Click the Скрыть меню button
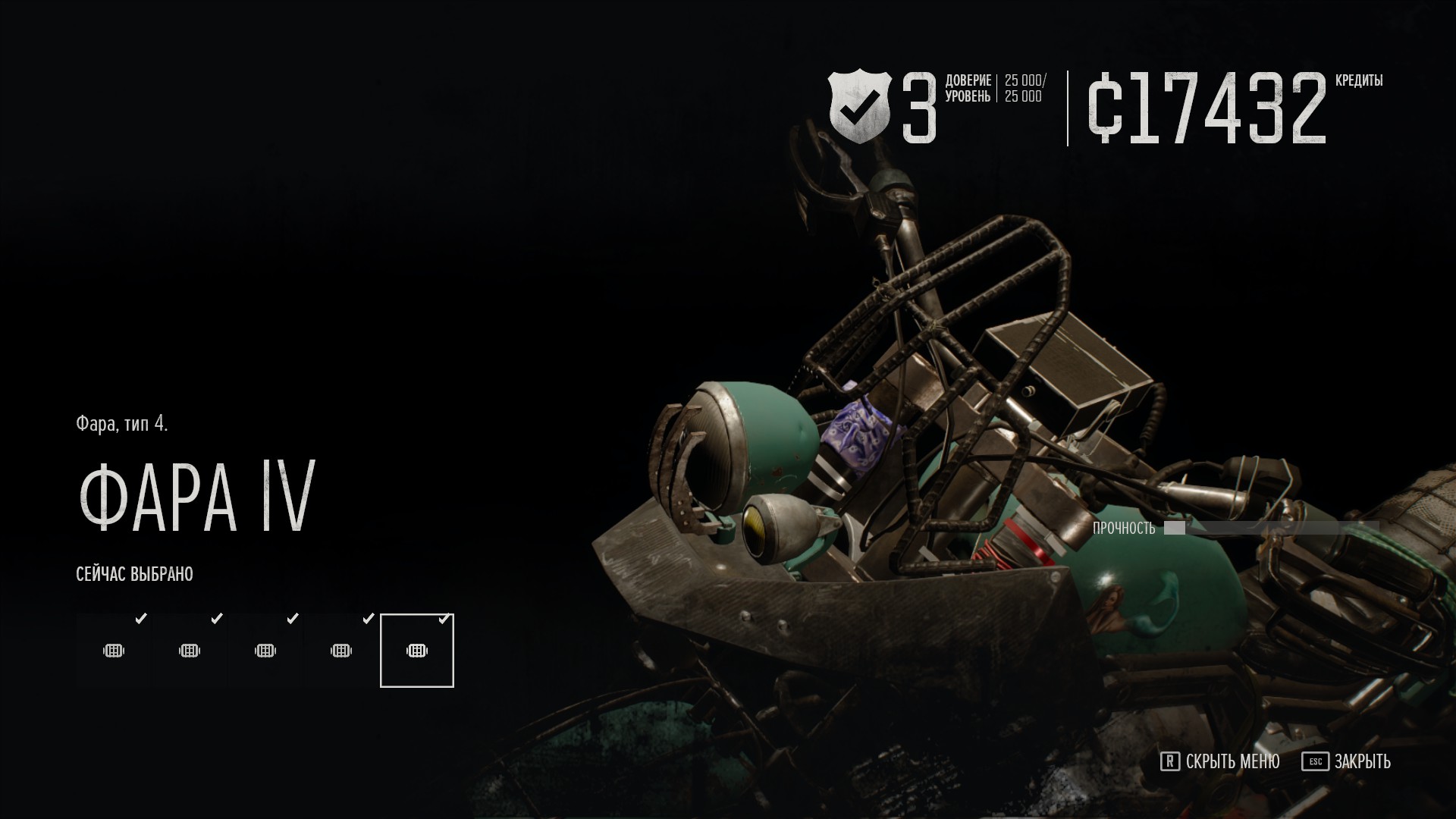1456x819 pixels. click(1220, 761)
